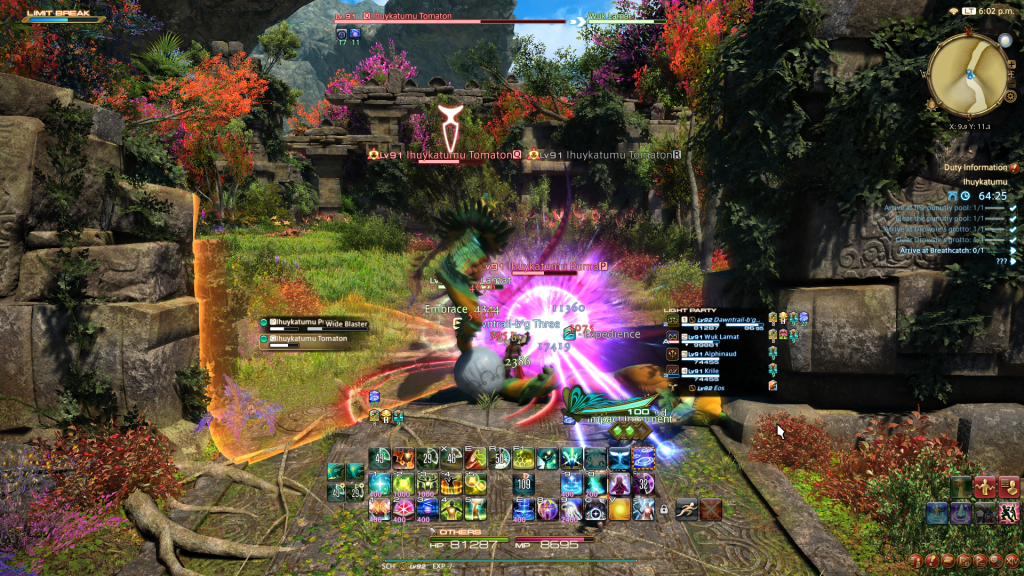
Task: Activate the golden sun swirl ability
Action: (620, 509)
